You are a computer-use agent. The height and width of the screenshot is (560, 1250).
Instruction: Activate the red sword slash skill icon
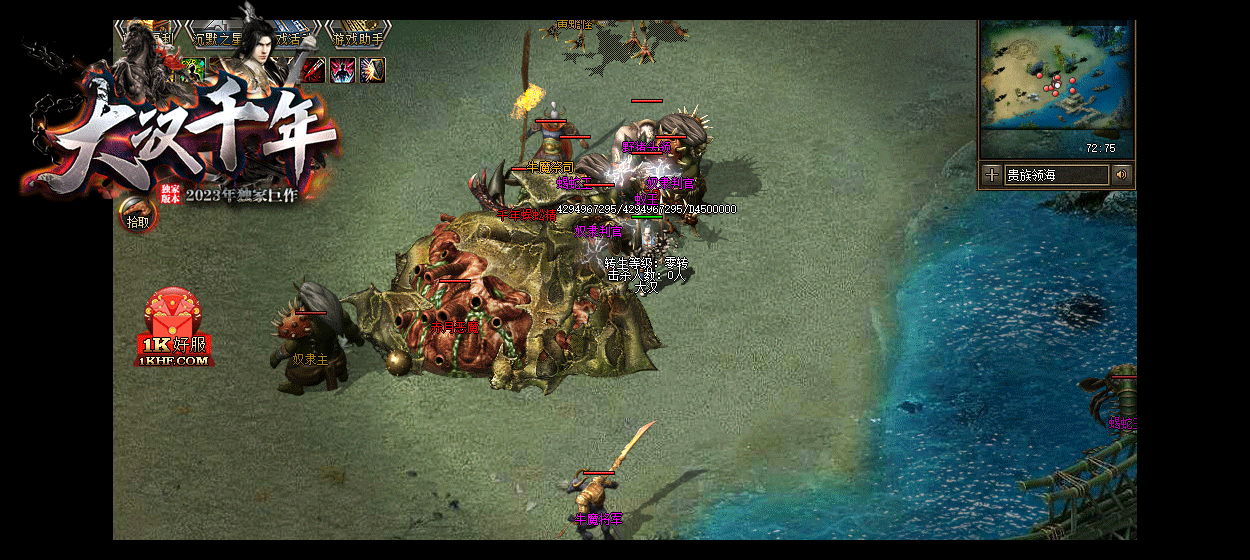314,70
